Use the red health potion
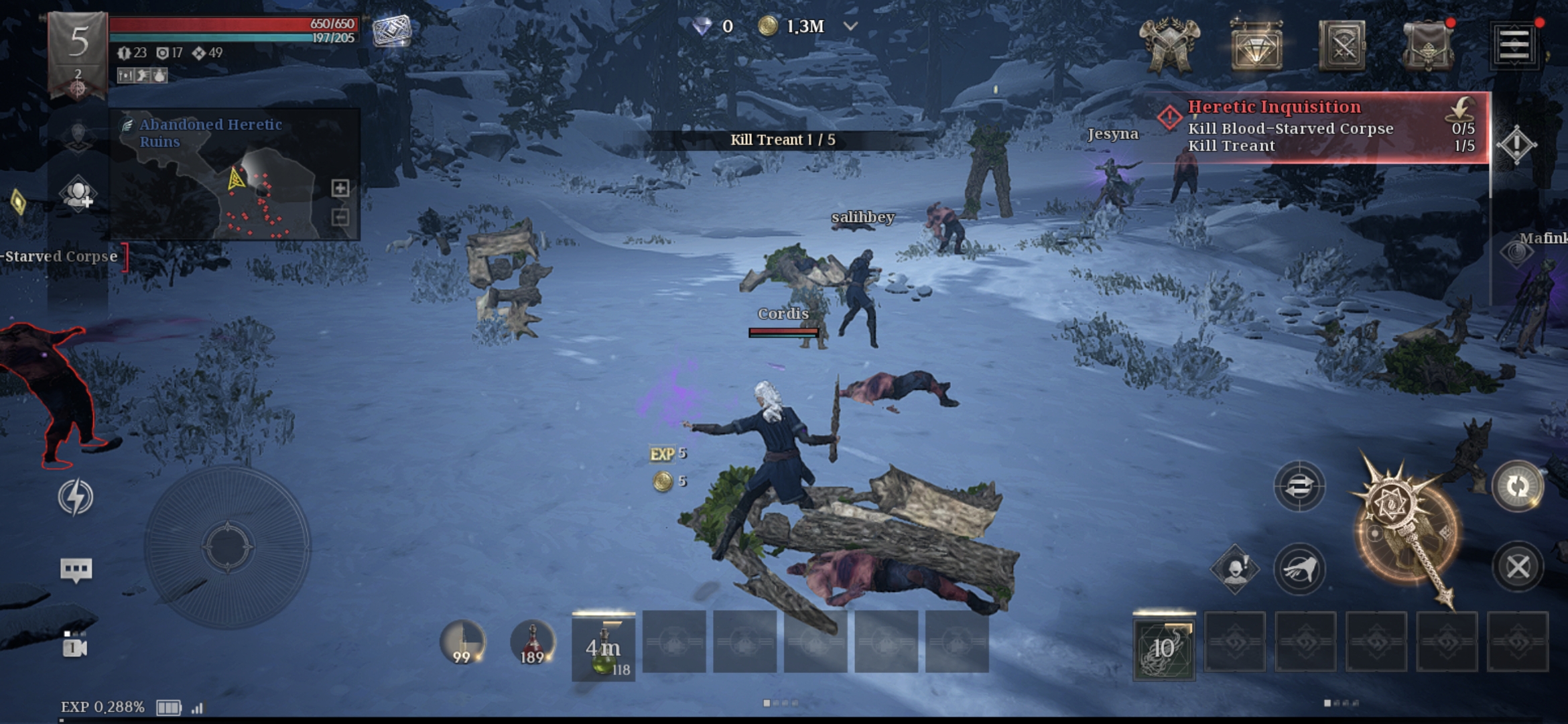Image resolution: width=1568 pixels, height=724 pixels. click(532, 642)
